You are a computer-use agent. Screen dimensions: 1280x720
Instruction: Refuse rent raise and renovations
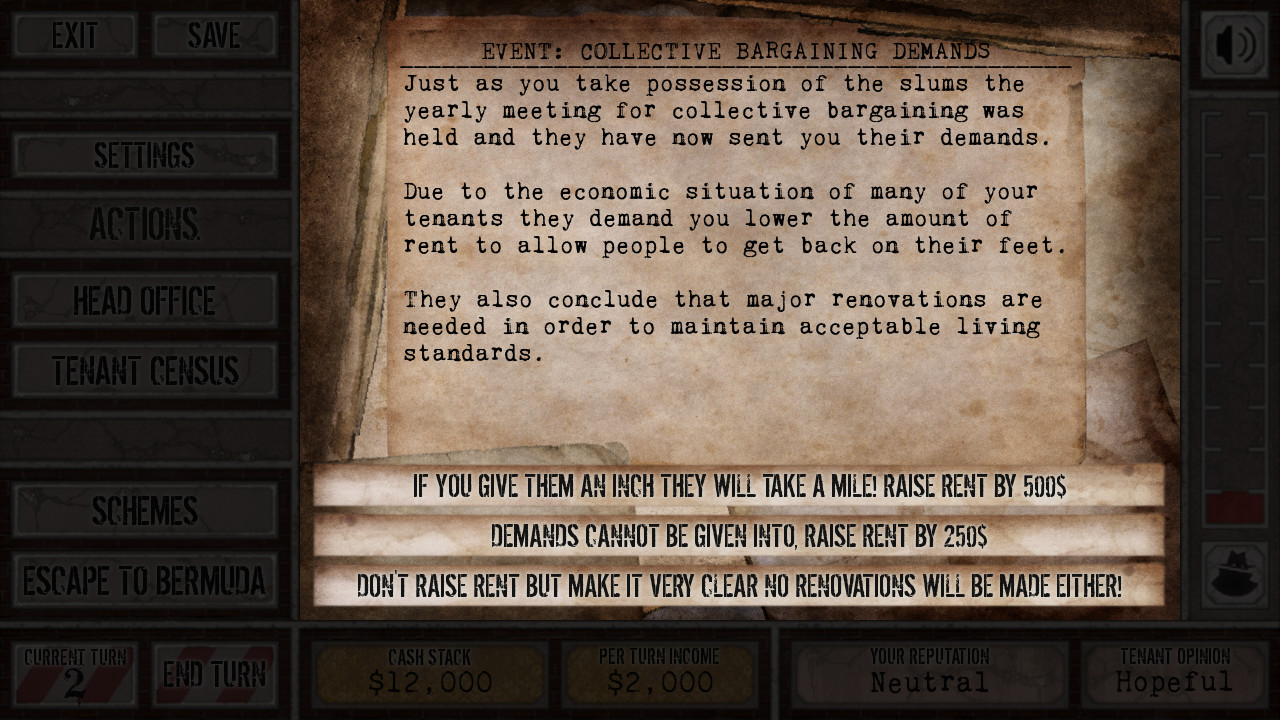coord(737,587)
